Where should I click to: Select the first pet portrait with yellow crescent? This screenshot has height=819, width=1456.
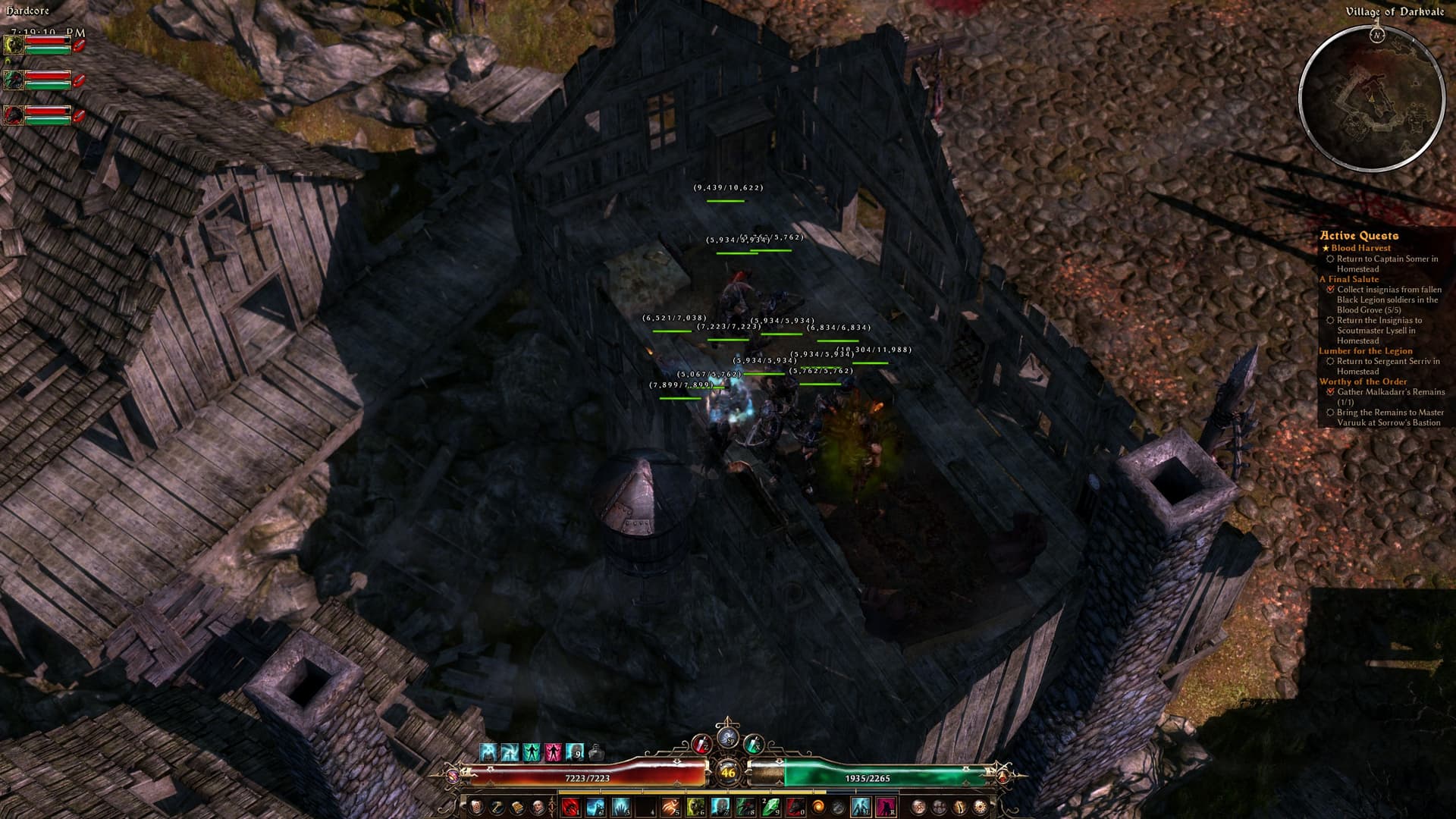(x=12, y=45)
